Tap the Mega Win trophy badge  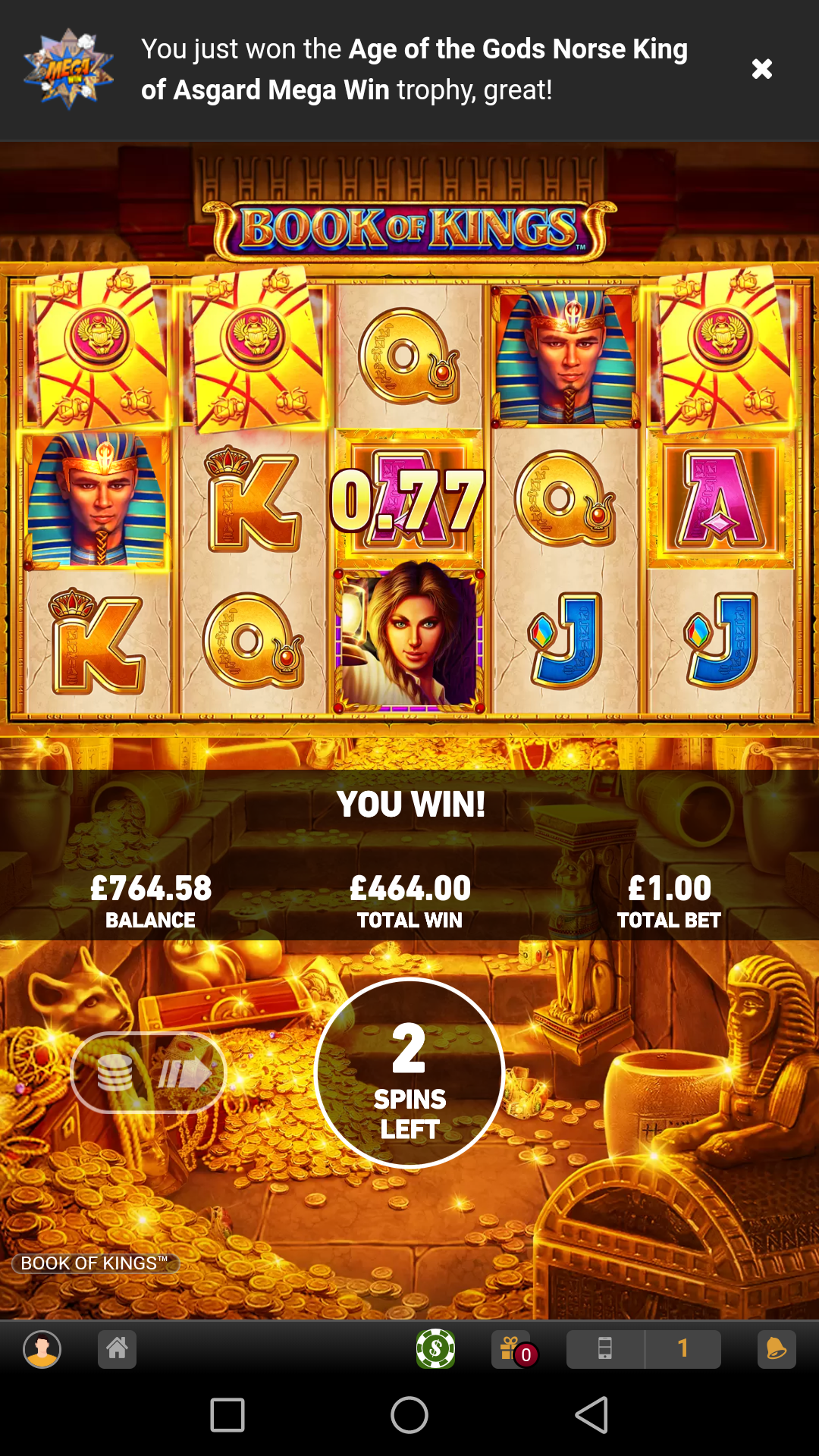point(68,69)
